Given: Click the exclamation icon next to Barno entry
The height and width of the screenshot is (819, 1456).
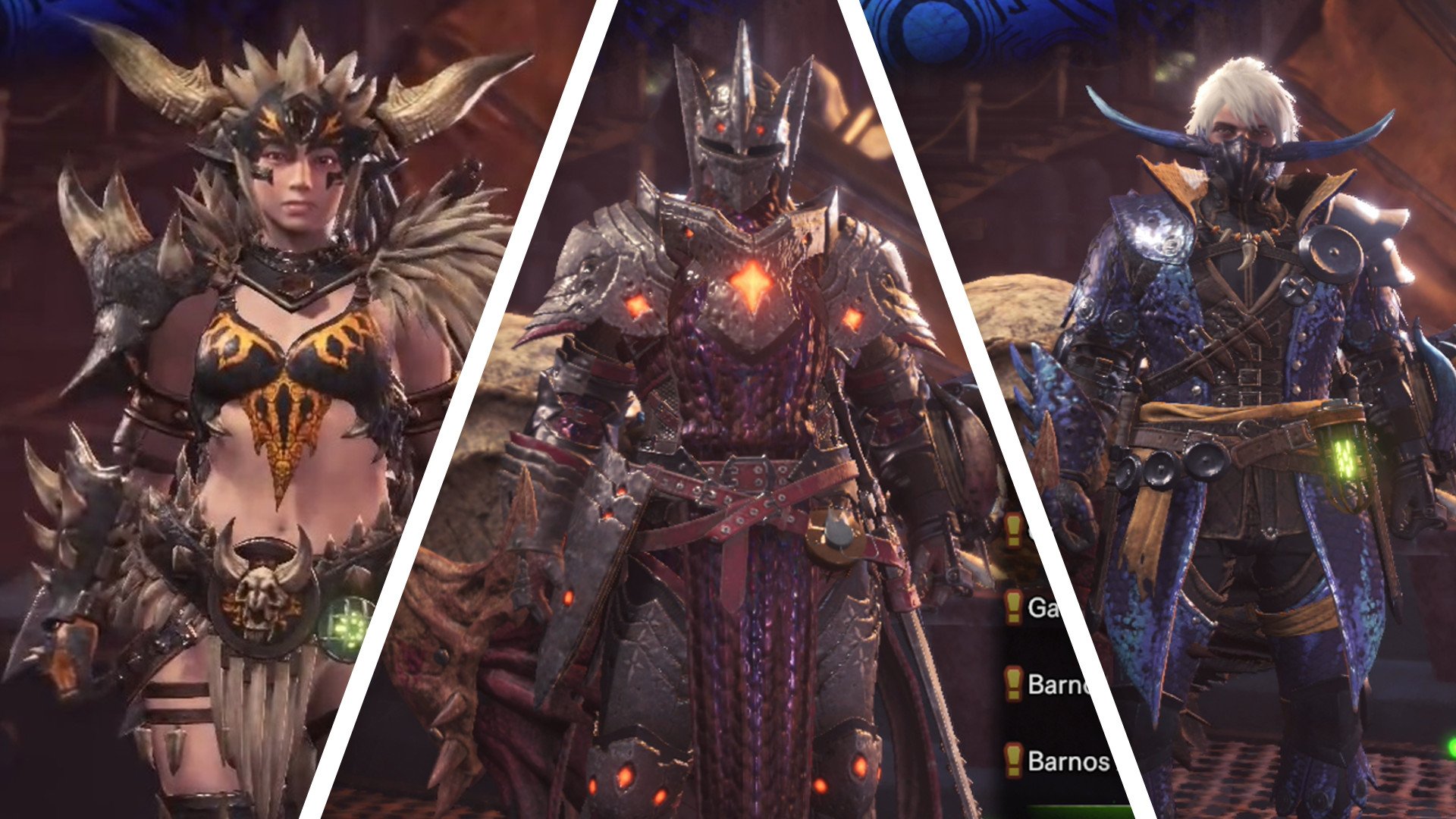Looking at the screenshot, I should [x=1013, y=682].
